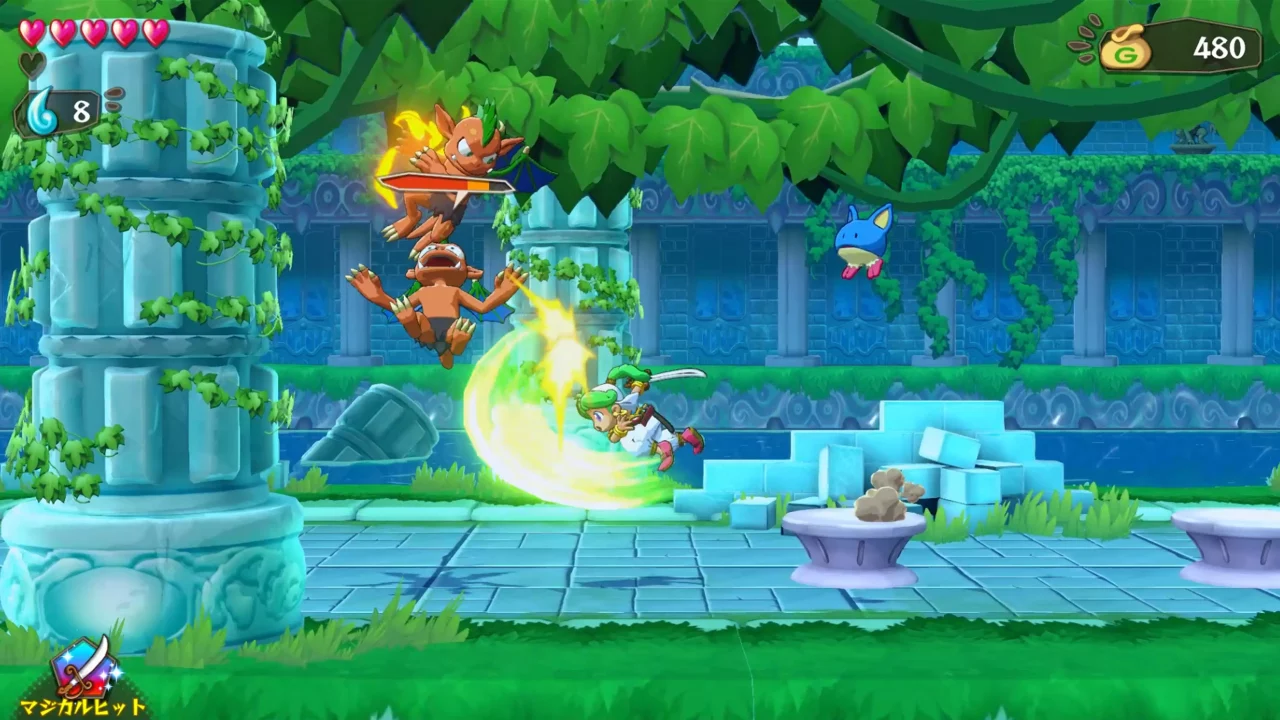Expand the magic counter showing 8
This screenshot has width=1280, height=720.
(80, 110)
